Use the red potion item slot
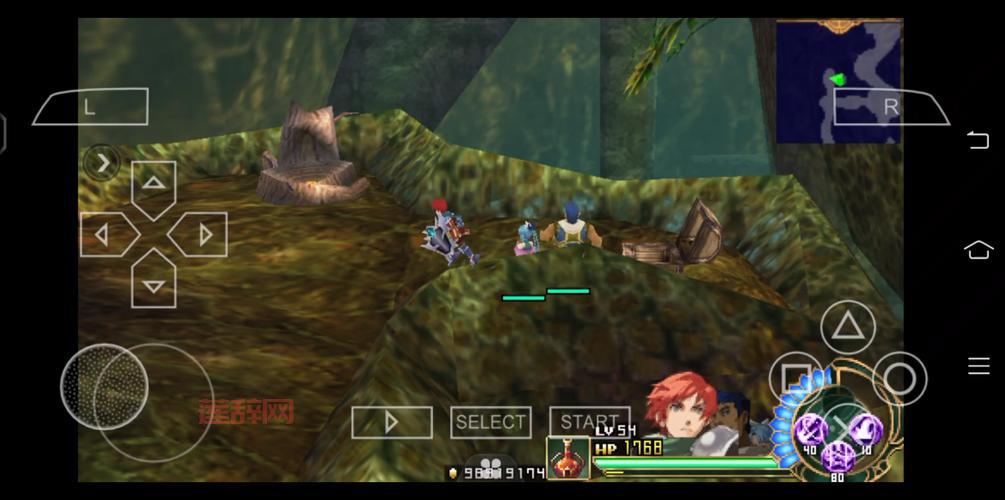Image resolution: width=1005 pixels, height=500 pixels. tap(567, 458)
